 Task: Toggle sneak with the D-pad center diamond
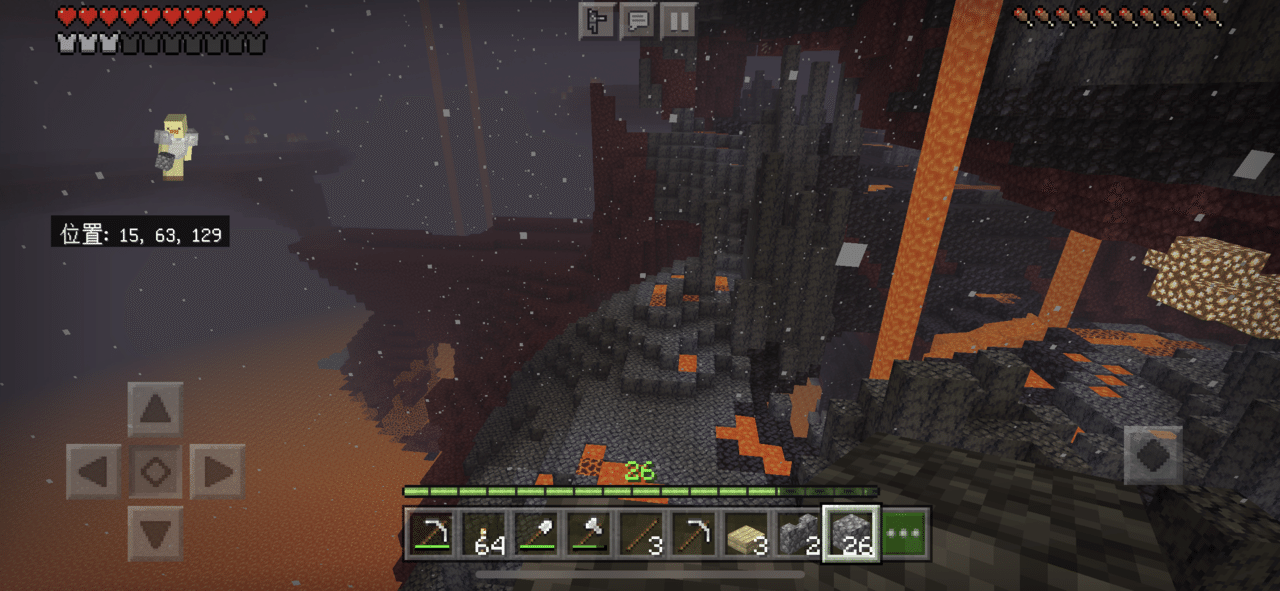pos(155,471)
